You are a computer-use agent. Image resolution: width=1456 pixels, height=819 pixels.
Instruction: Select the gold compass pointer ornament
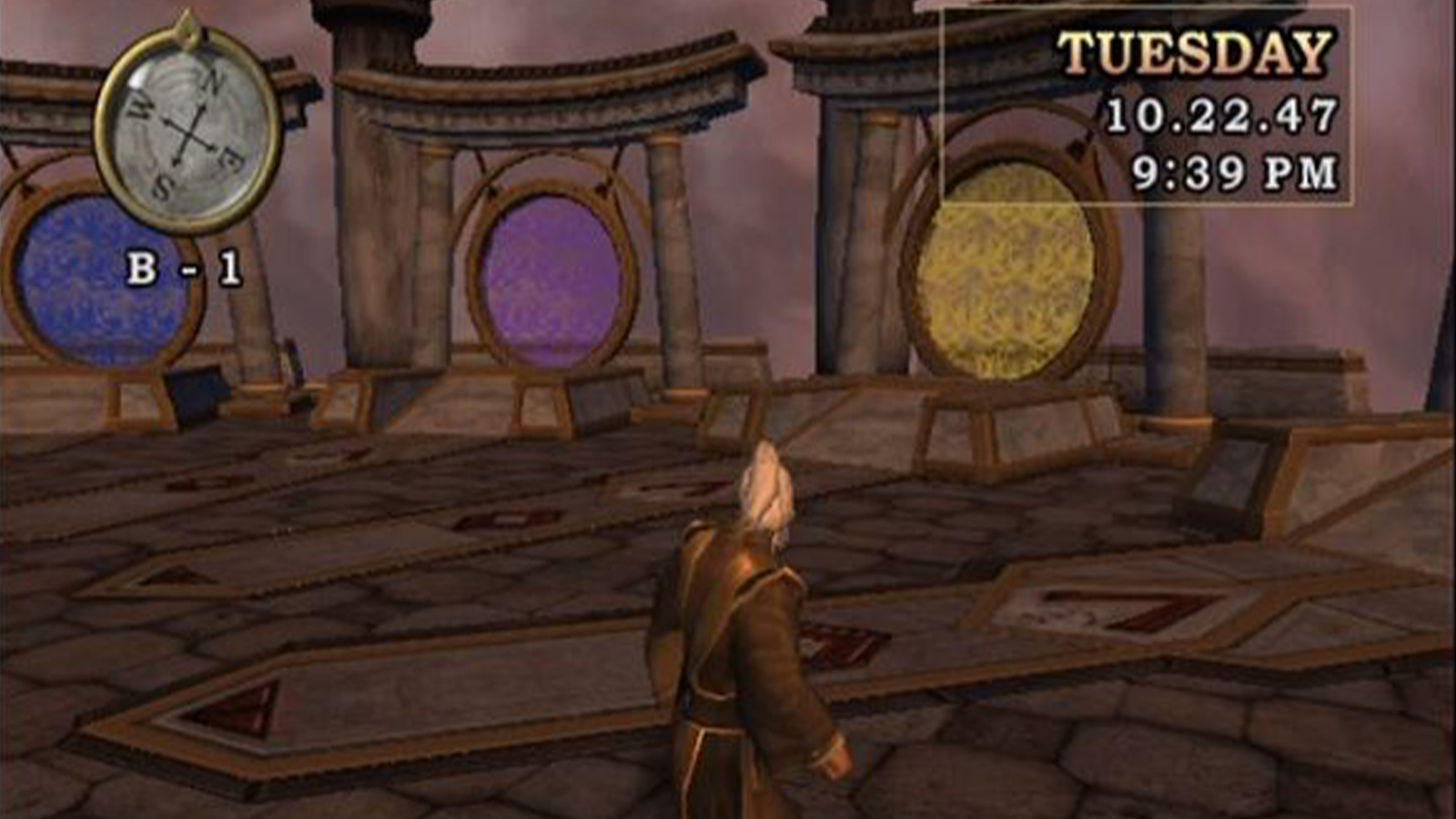[187, 23]
